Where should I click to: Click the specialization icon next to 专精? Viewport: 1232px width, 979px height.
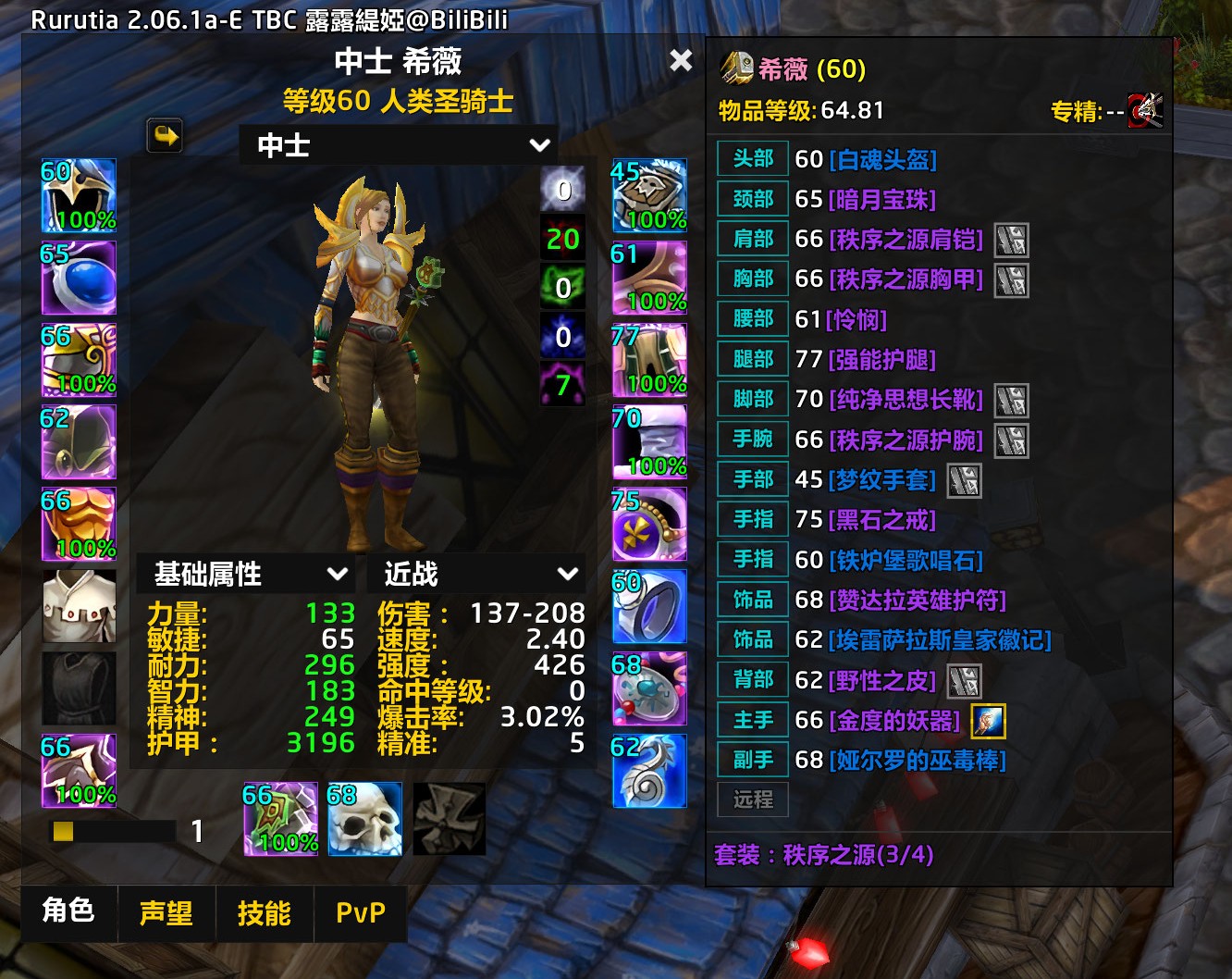click(x=1144, y=110)
